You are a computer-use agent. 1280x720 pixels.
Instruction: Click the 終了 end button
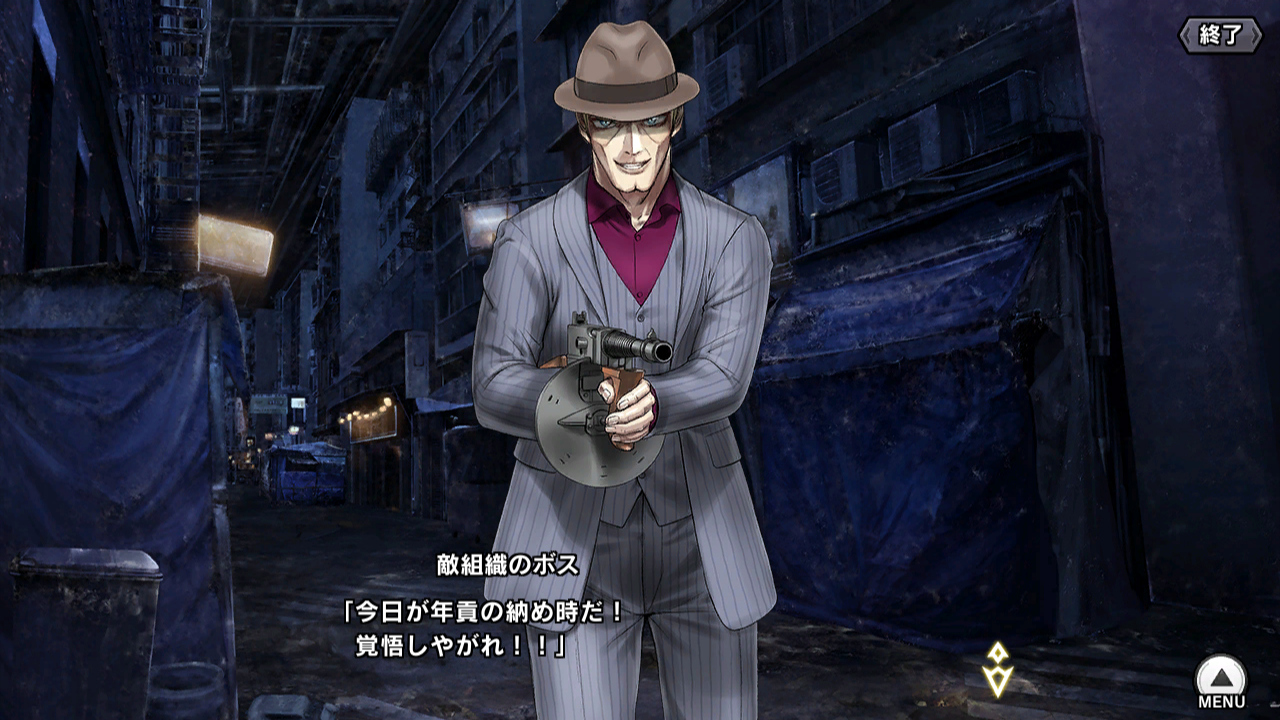tap(1219, 35)
